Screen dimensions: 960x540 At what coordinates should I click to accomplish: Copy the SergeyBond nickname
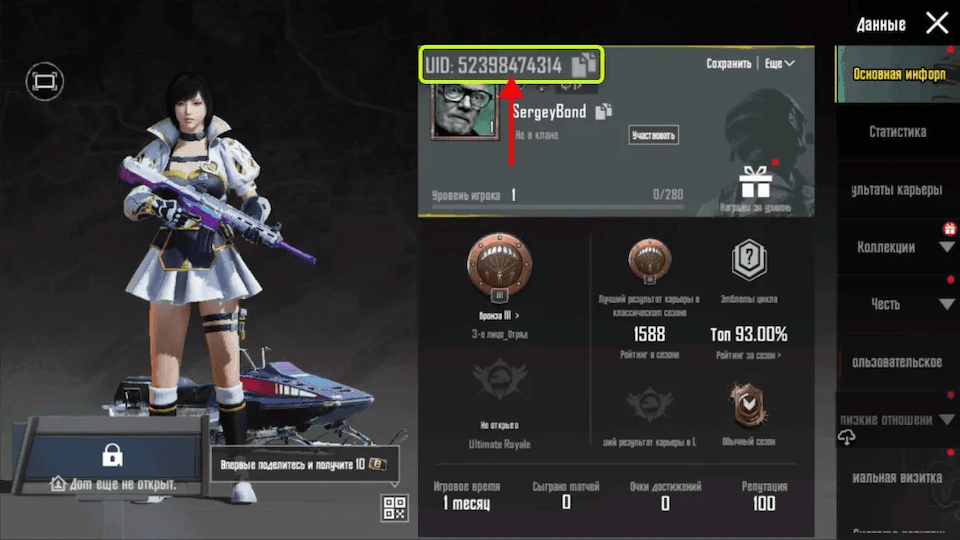[604, 112]
